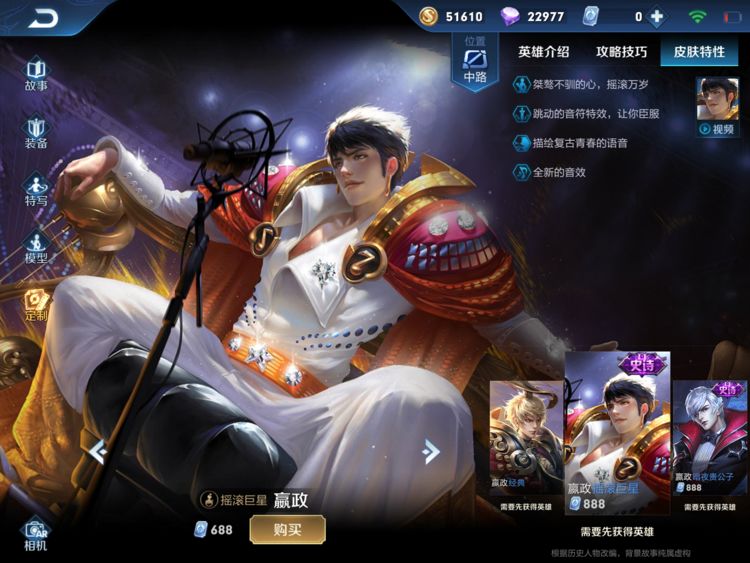Open the 故事 story page
The image size is (750, 563).
point(36,75)
